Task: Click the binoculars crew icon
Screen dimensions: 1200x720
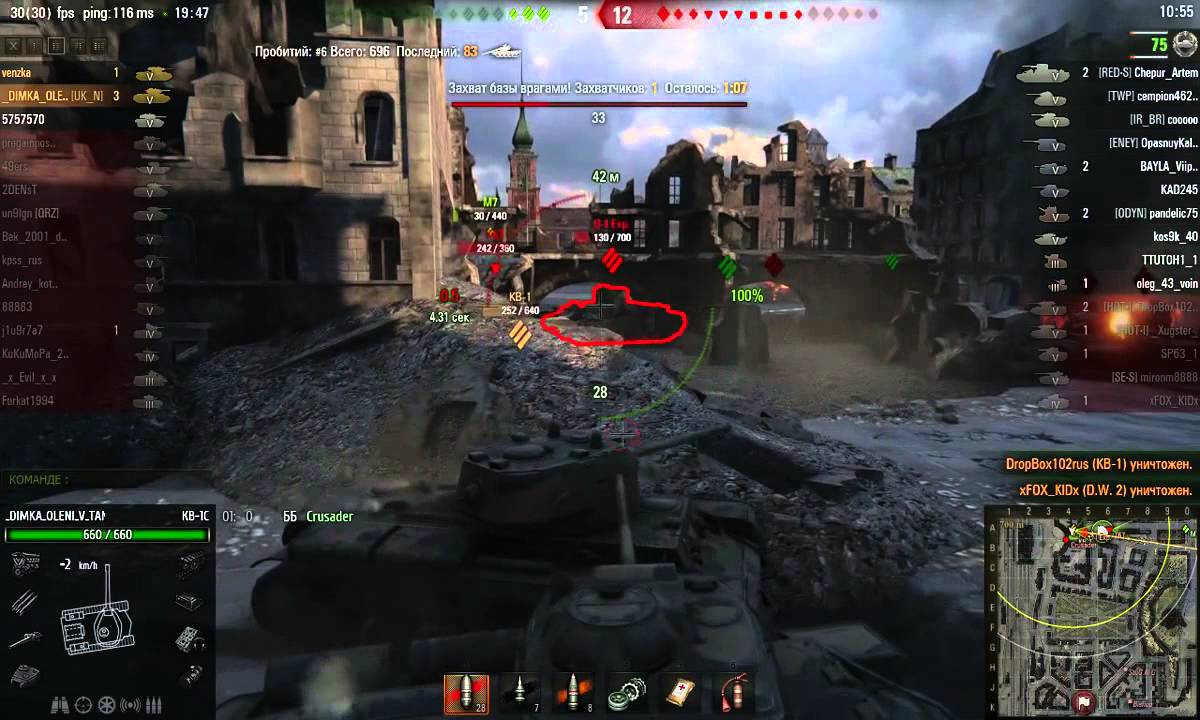Action: (x=57, y=704)
